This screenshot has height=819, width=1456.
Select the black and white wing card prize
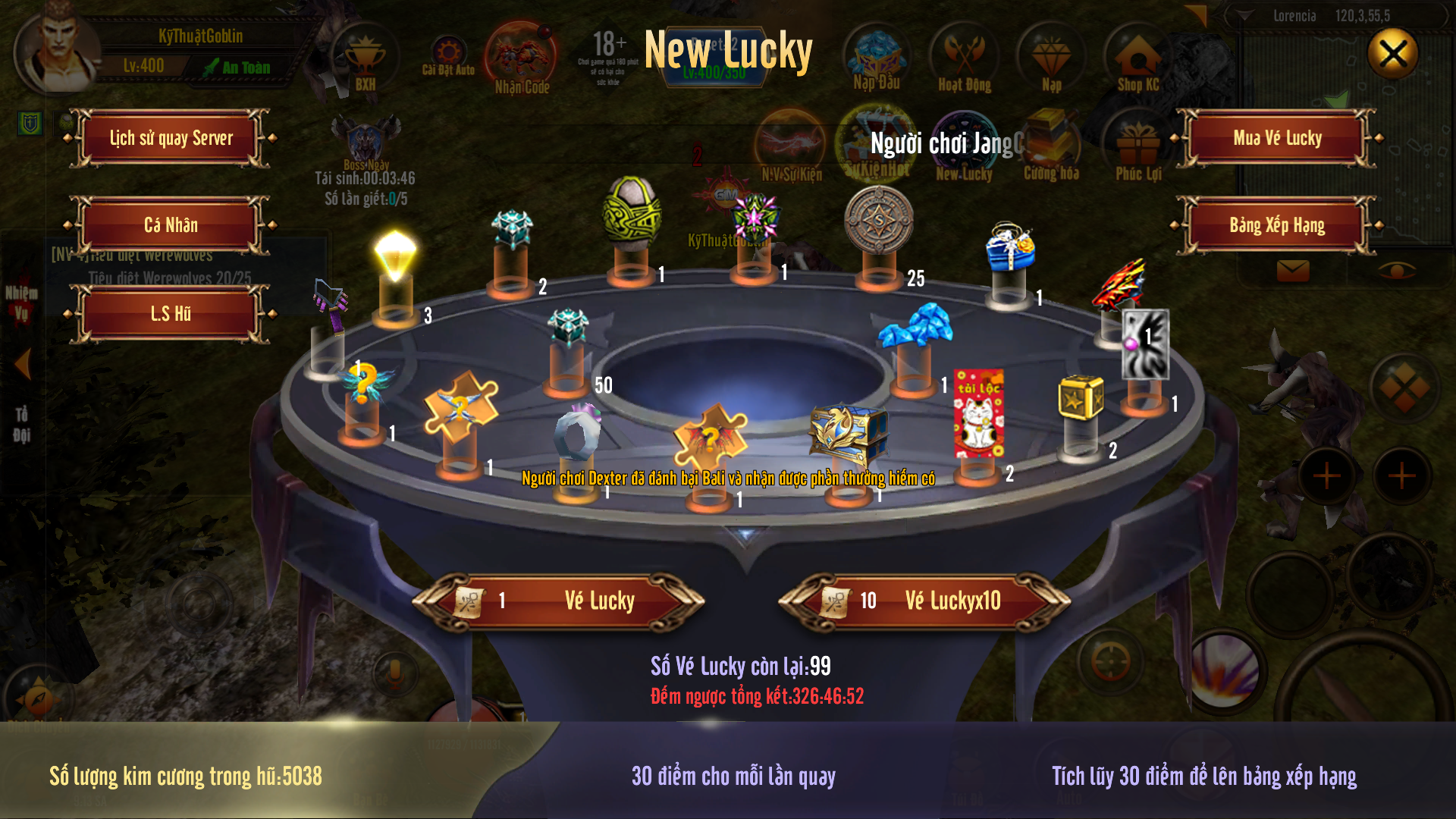[x=1145, y=344]
